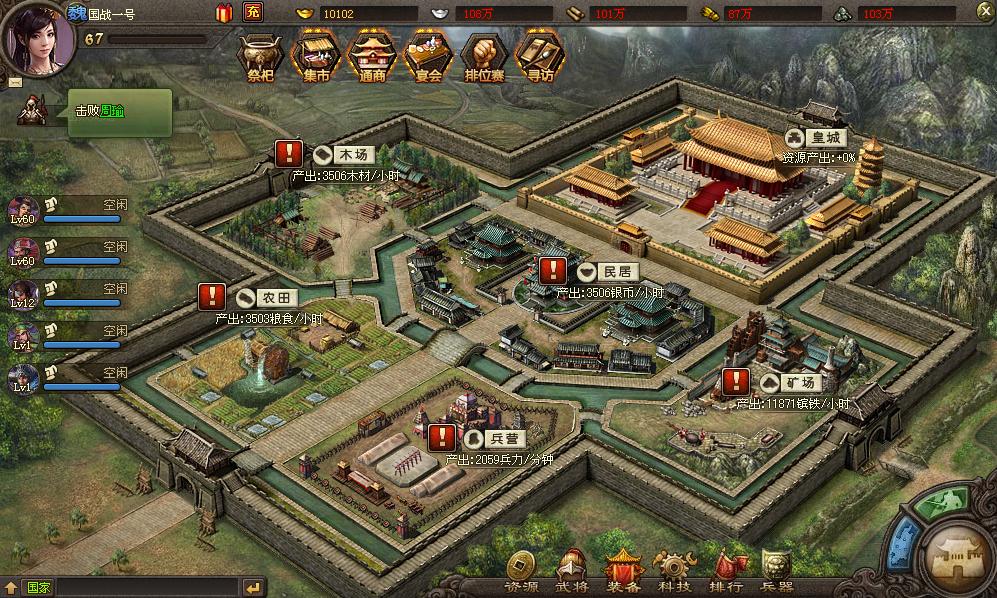The height and width of the screenshot is (598, 997).
Task: Click the player portrait avatar
Action: pos(38,33)
